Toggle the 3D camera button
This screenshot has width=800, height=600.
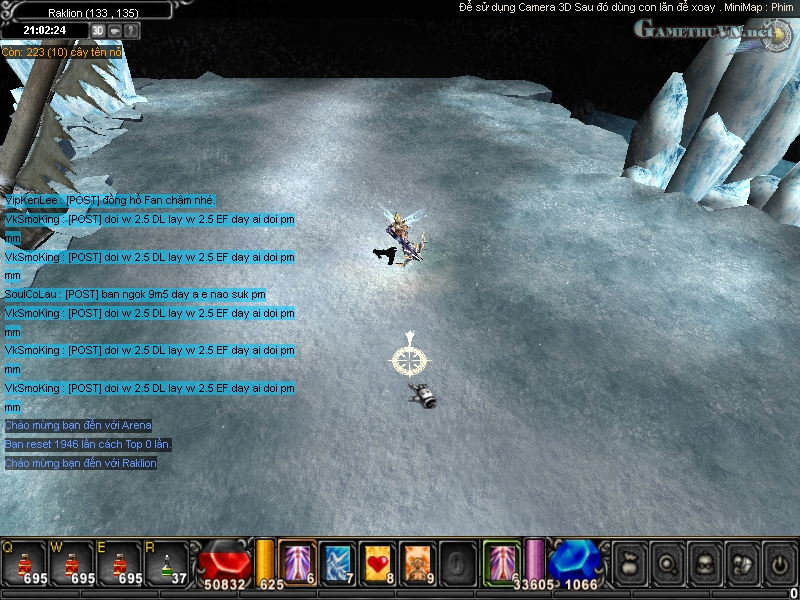98,31
